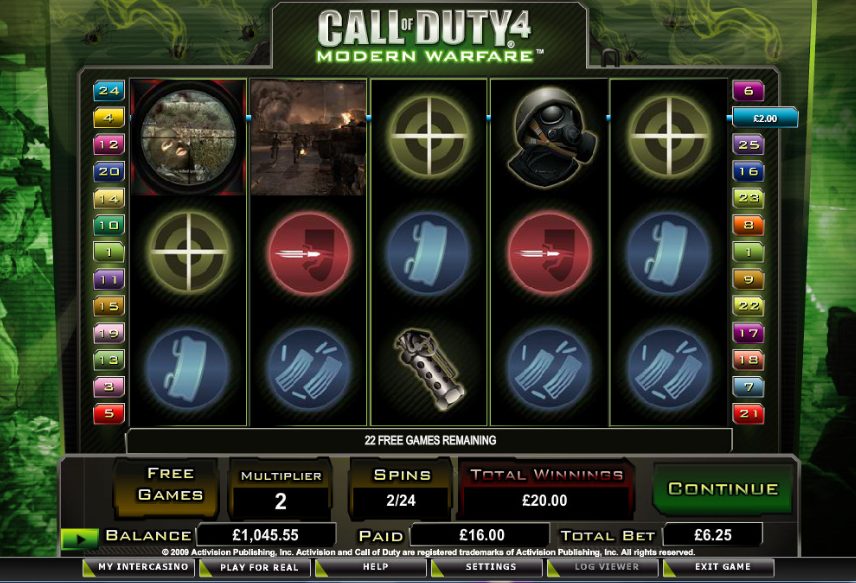This screenshot has width=856, height=583.
Task: Select payline marker 15
Action: [108, 305]
